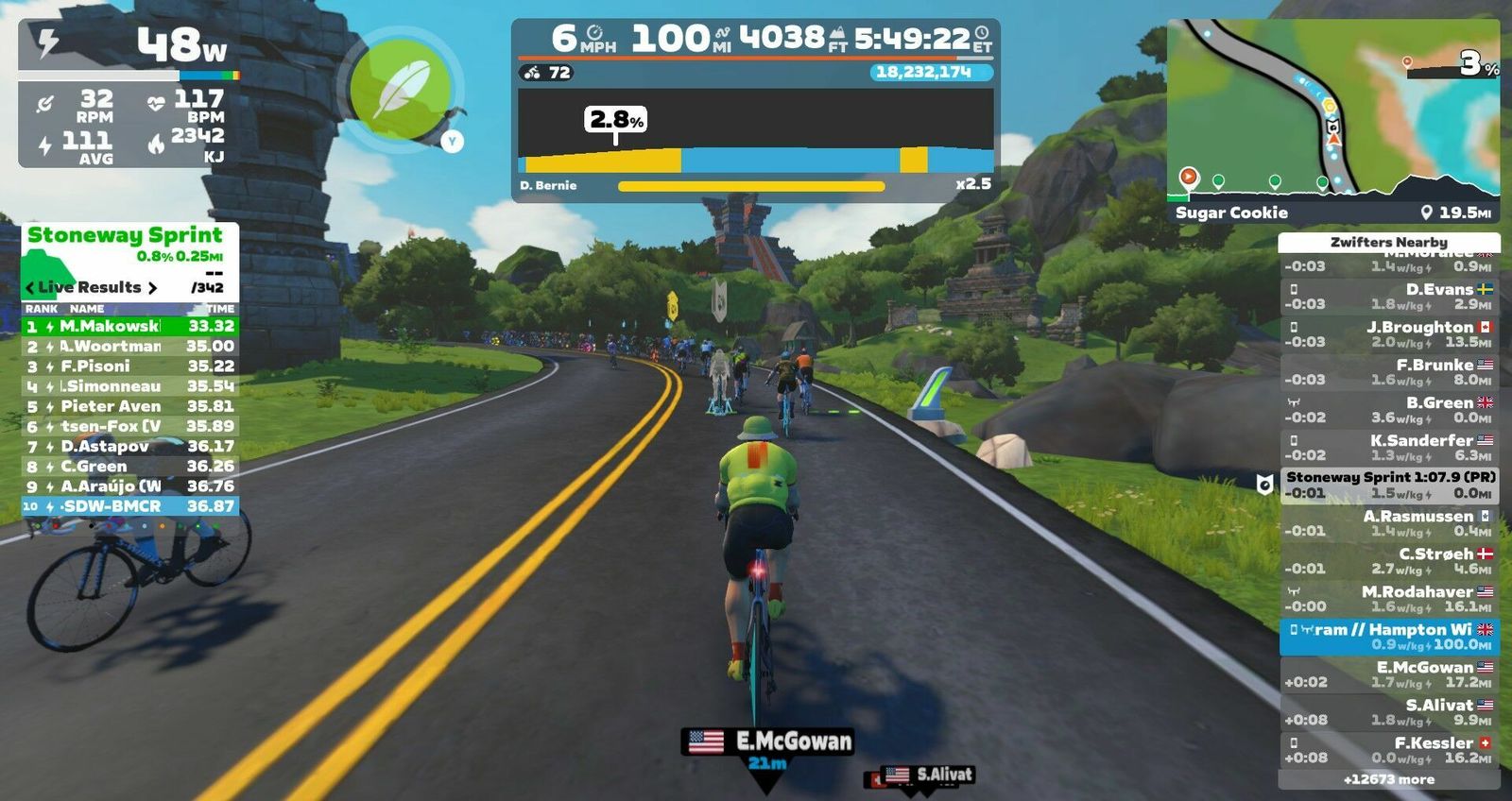Open the route elevation profile panel
The image size is (1512, 801).
[755, 142]
